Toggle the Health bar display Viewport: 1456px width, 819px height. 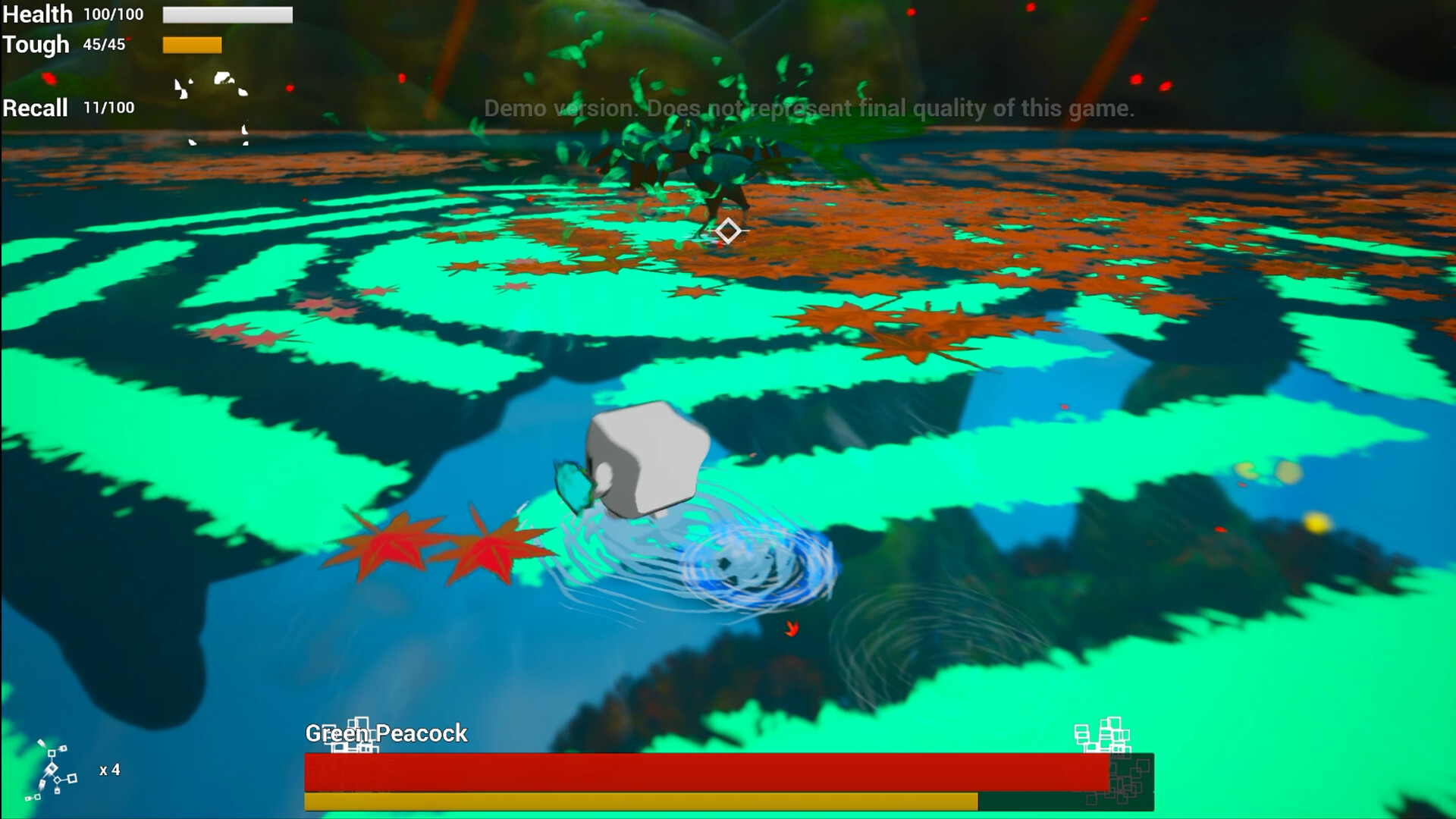point(226,14)
